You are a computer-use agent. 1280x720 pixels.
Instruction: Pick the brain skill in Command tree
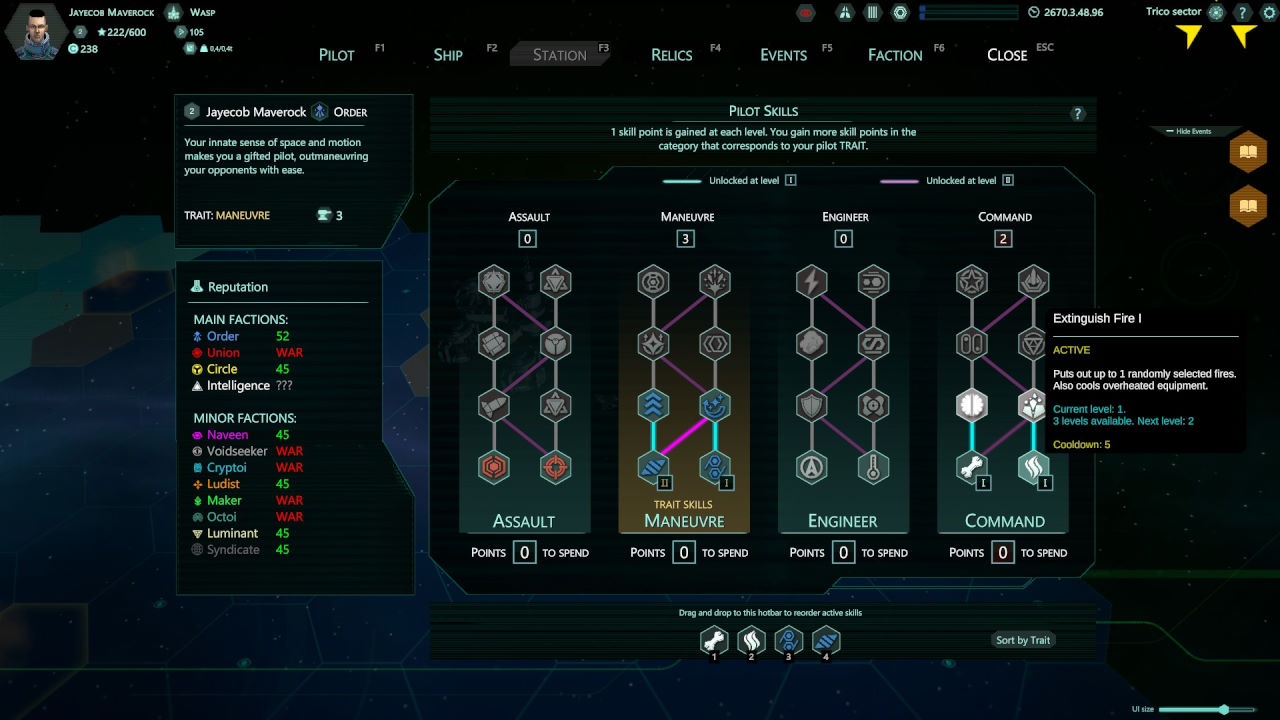tap(973, 405)
